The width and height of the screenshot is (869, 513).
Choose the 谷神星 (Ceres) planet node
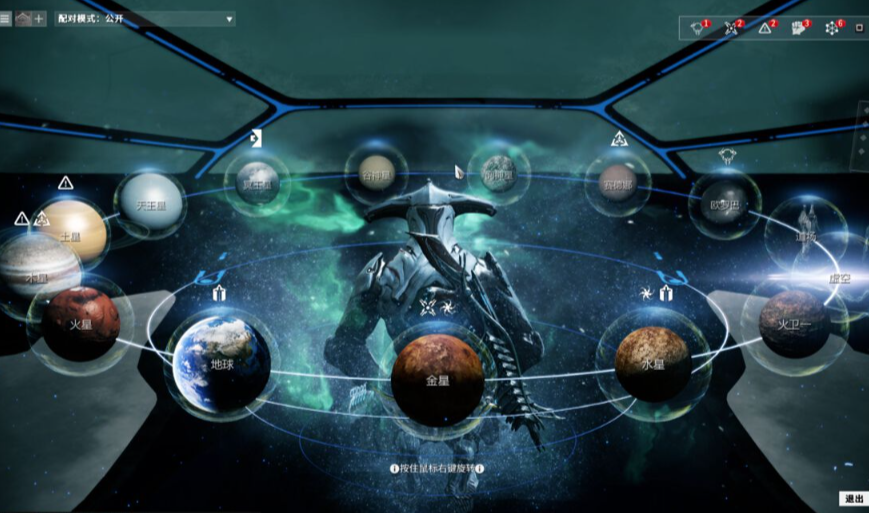tap(376, 174)
